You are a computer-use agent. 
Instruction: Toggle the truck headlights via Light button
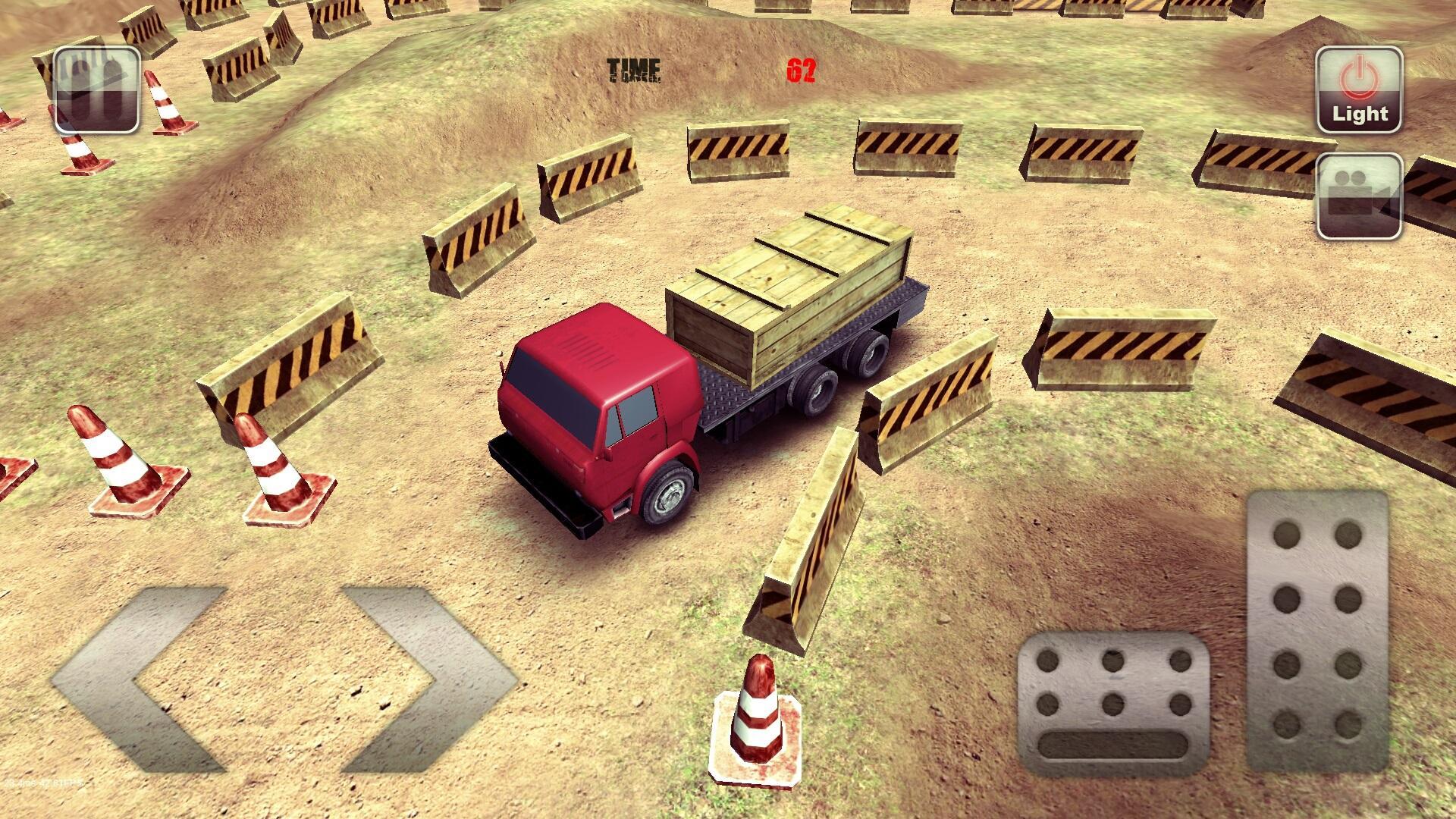[x=1359, y=87]
